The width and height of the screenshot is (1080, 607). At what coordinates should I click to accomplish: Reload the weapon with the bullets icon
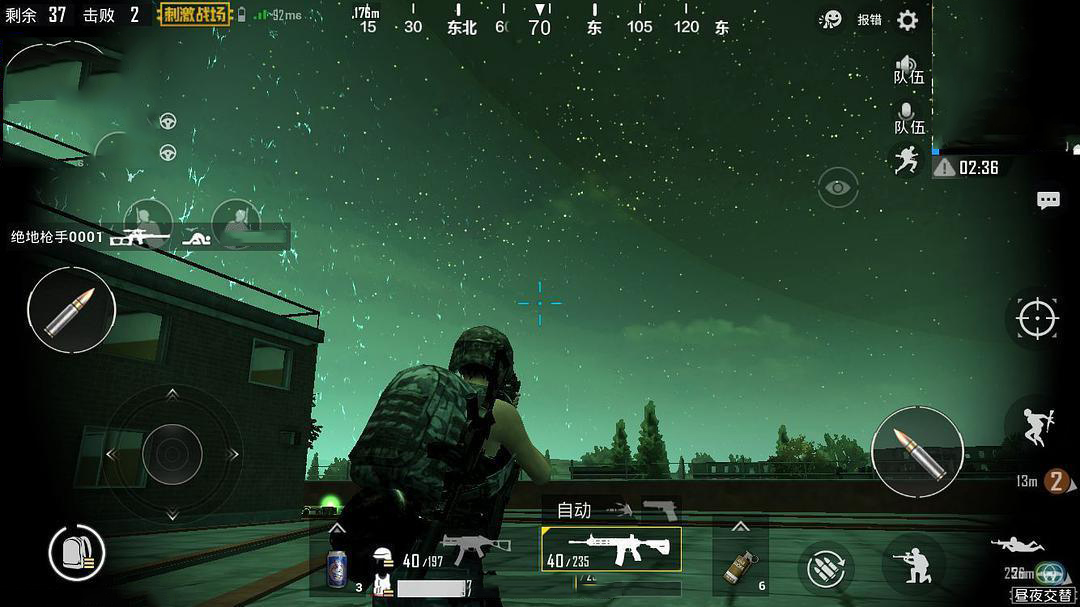coord(827,569)
